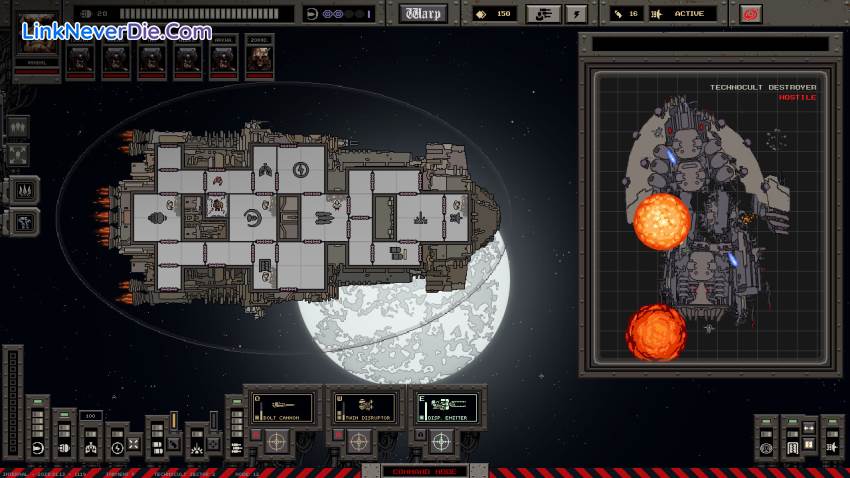Toggle the door control system icon
This screenshot has height=478, width=850.
tap(790, 448)
